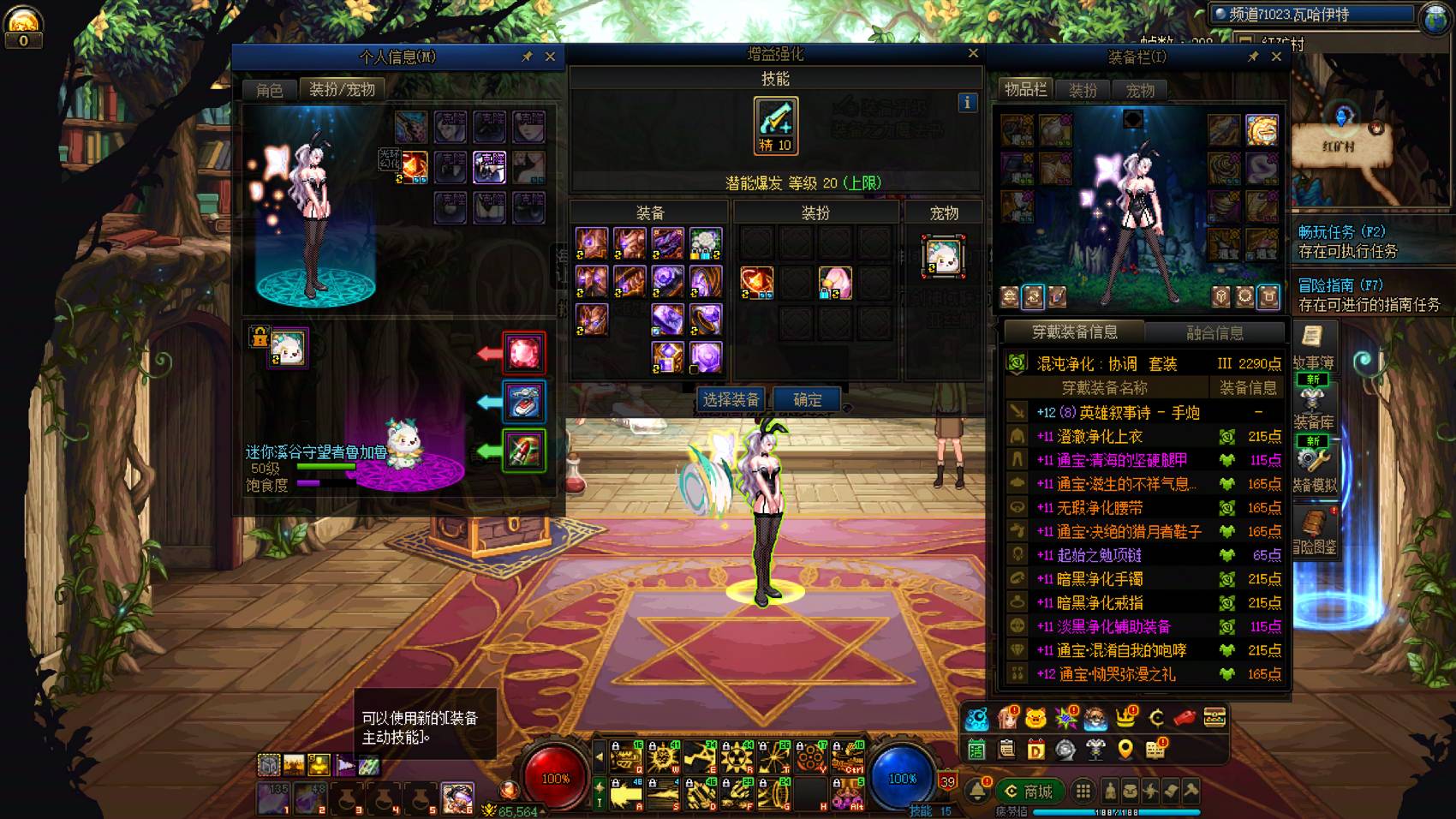Screen dimensions: 1456x819
Task: Confirm with the 确定 button
Action: pyautogui.click(x=808, y=399)
